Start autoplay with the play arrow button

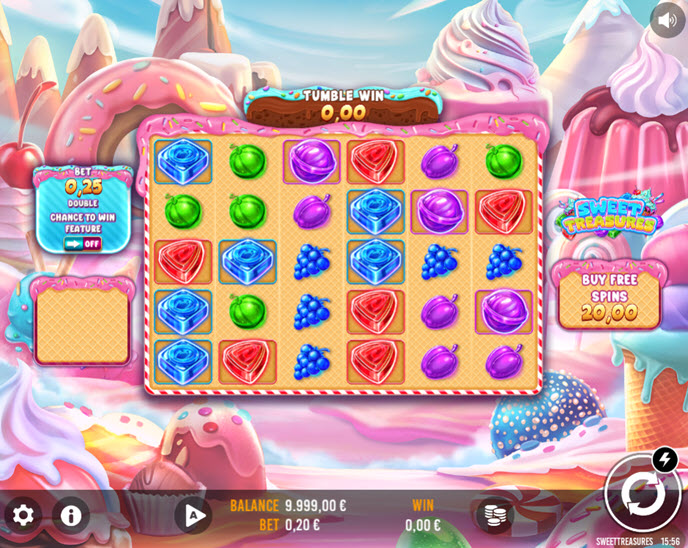tap(194, 515)
